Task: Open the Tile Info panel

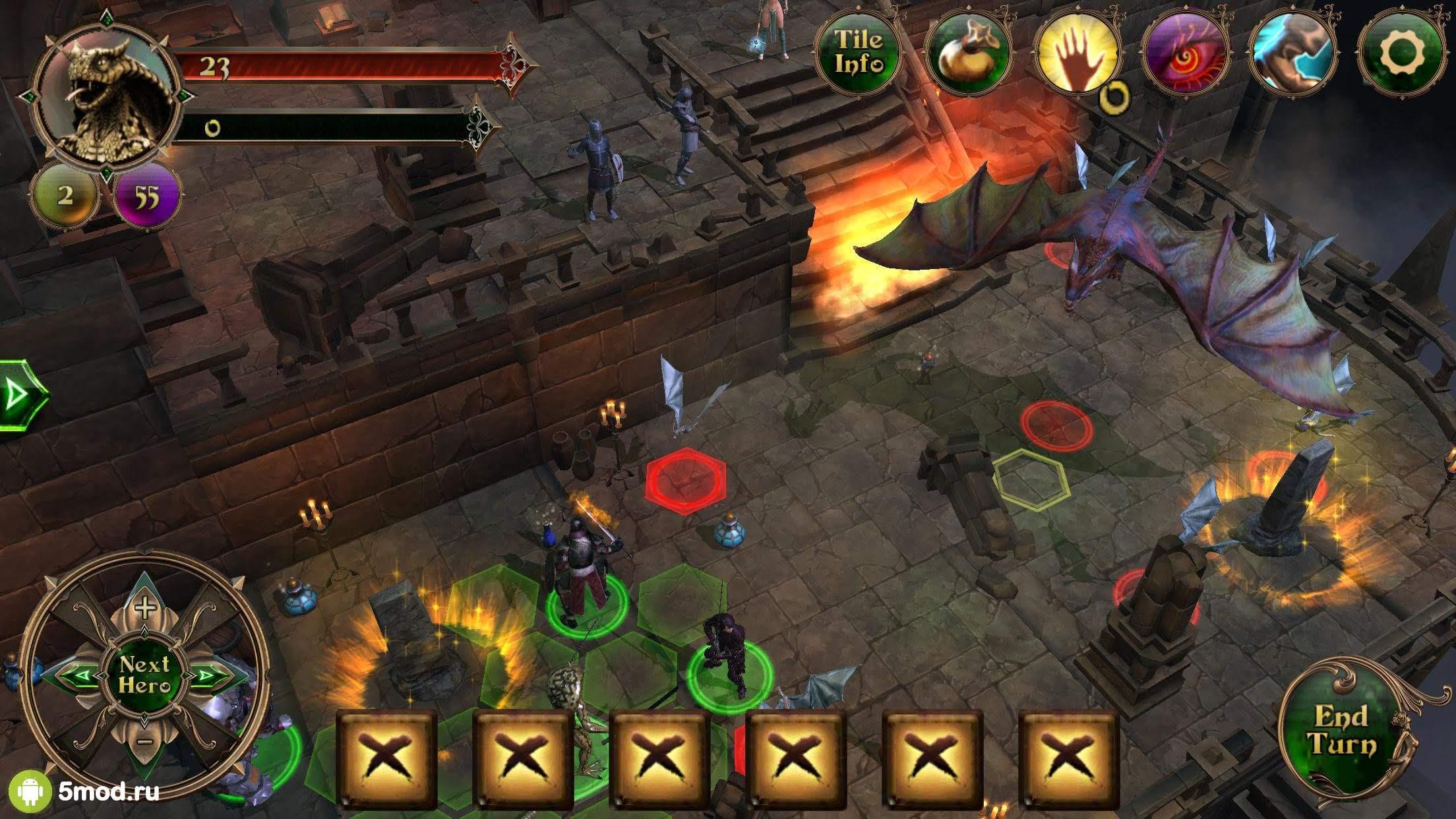Action: (x=858, y=51)
